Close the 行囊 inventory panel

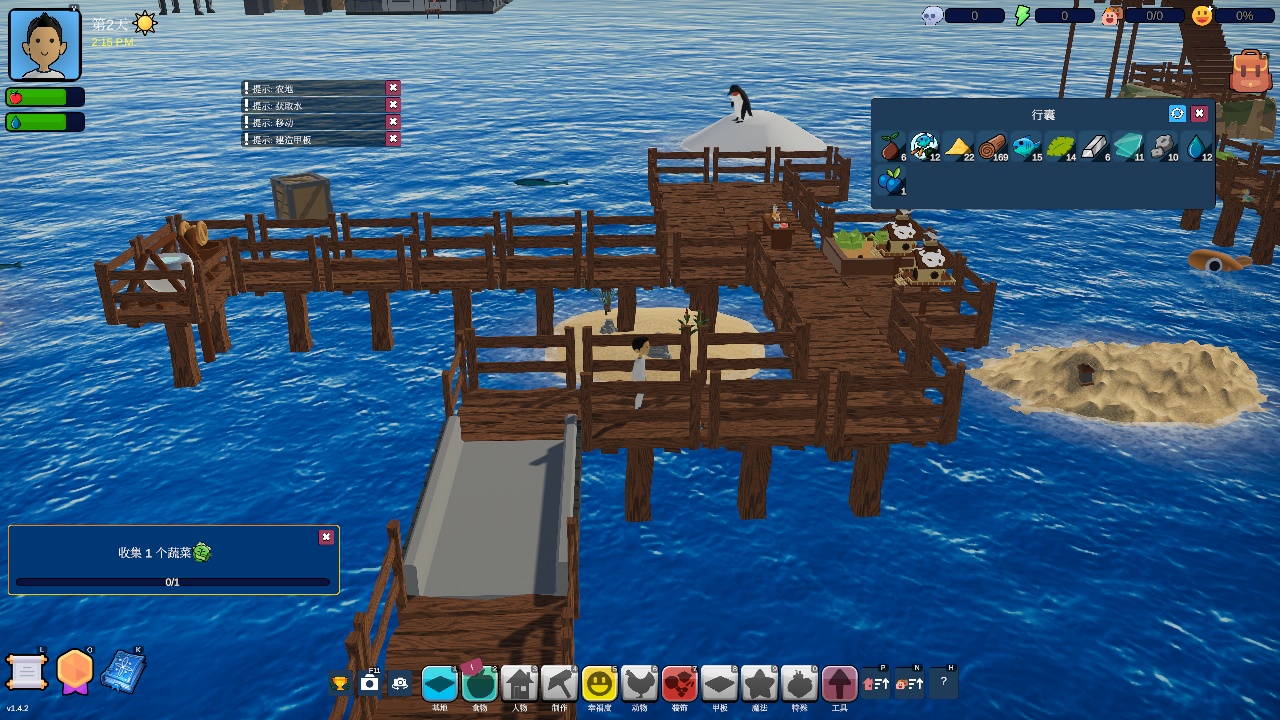pos(1199,114)
